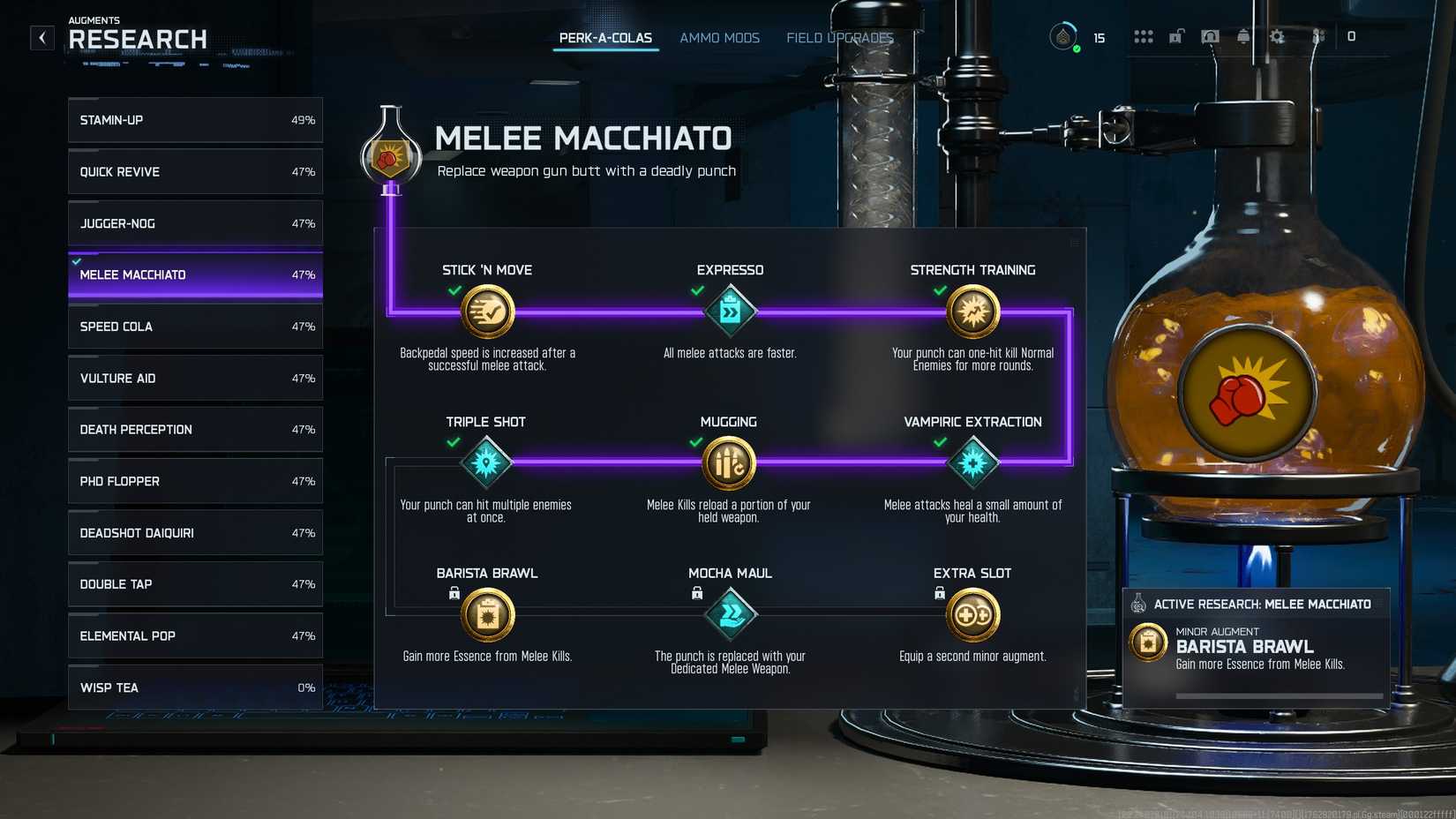Open the apps grid menu at top right

pyautogui.click(x=1143, y=36)
